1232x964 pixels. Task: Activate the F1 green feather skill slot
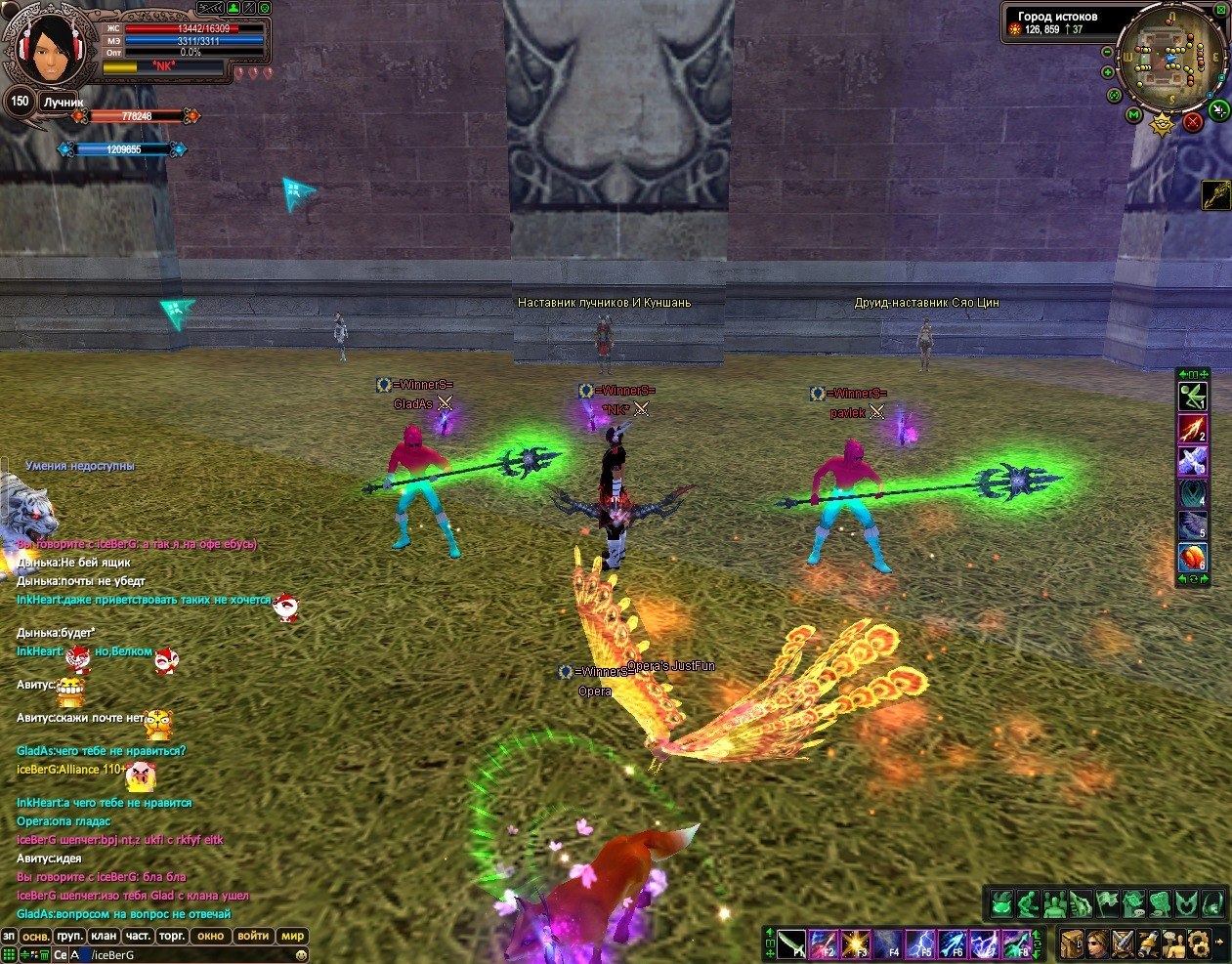[791, 944]
